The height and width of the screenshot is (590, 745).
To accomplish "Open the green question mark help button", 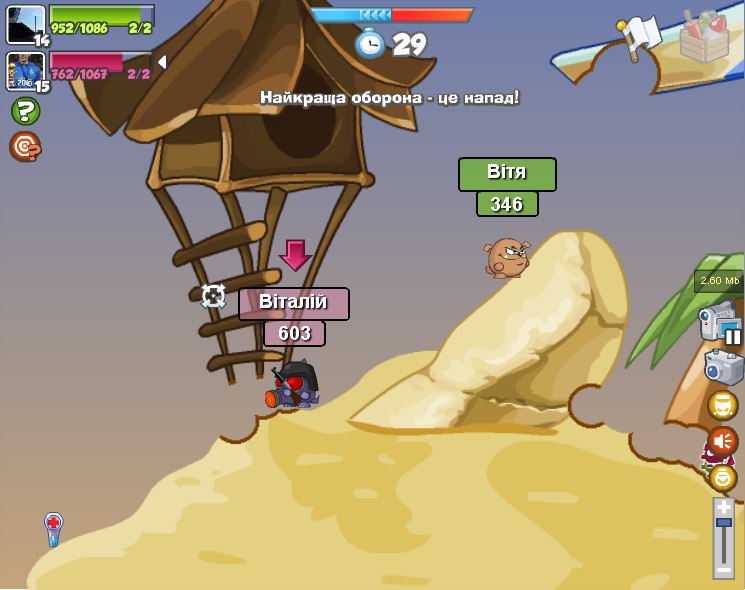I will pyautogui.click(x=25, y=111).
